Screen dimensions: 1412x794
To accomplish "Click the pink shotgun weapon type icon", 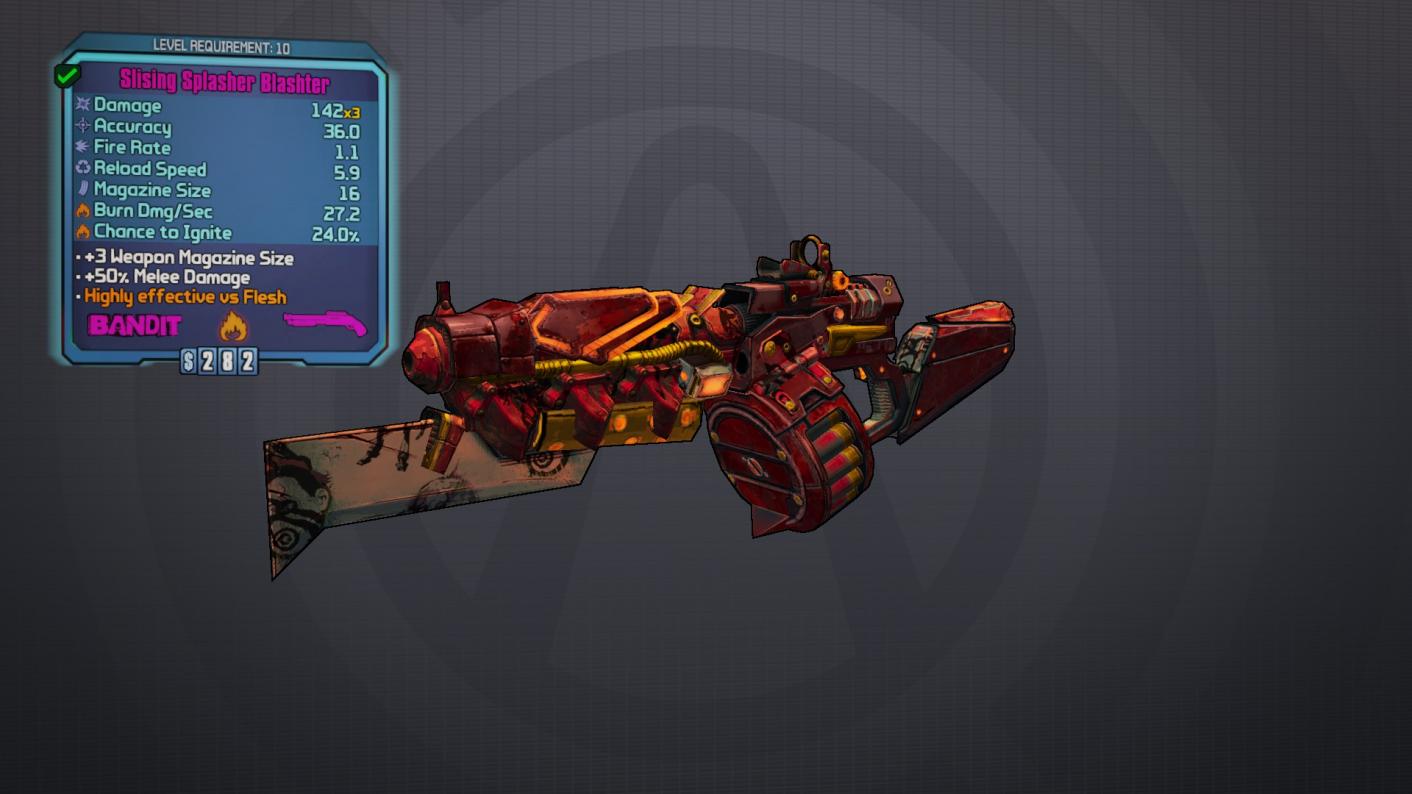I will point(324,324).
